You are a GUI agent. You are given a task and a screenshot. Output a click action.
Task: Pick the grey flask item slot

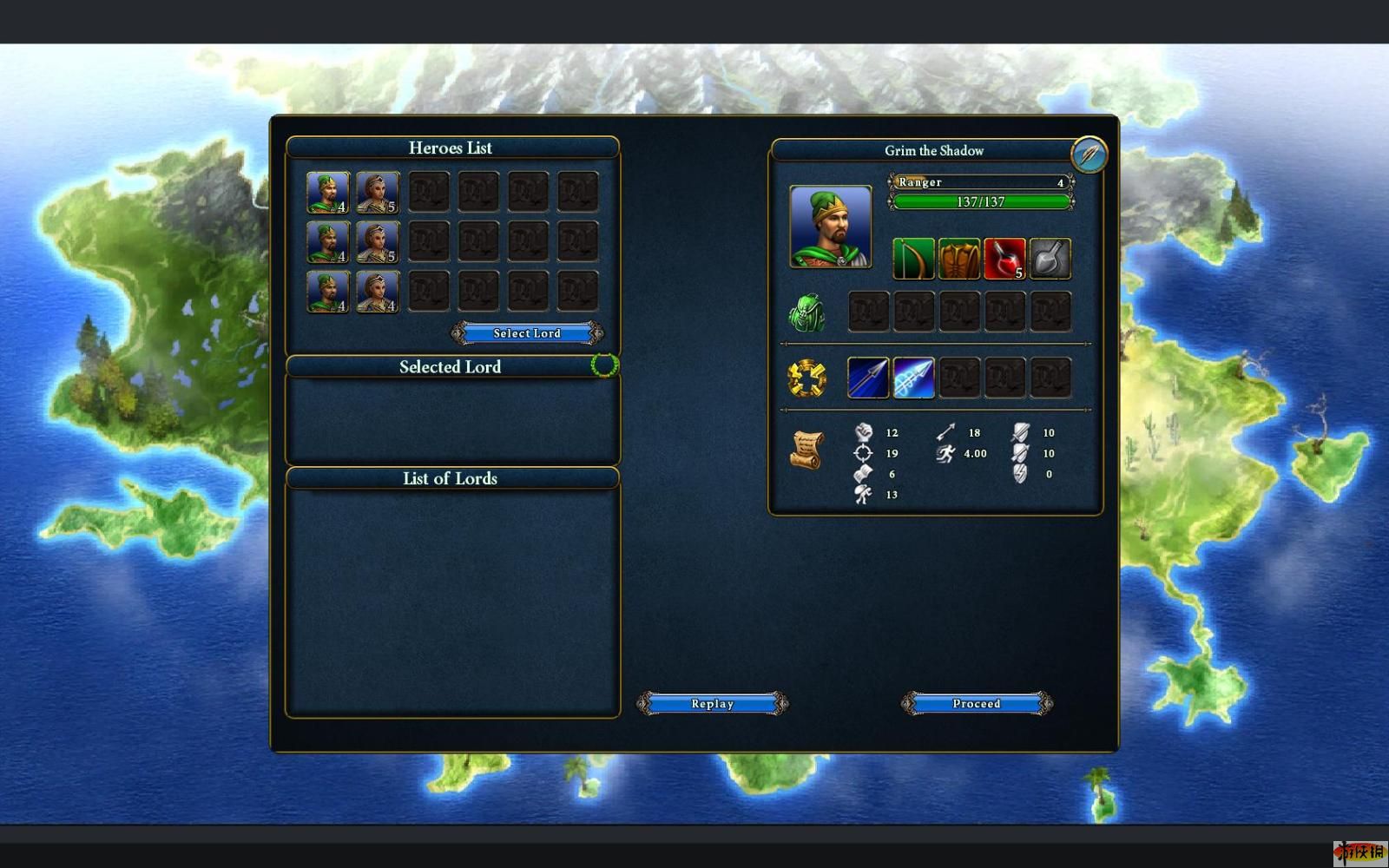pos(1050,259)
